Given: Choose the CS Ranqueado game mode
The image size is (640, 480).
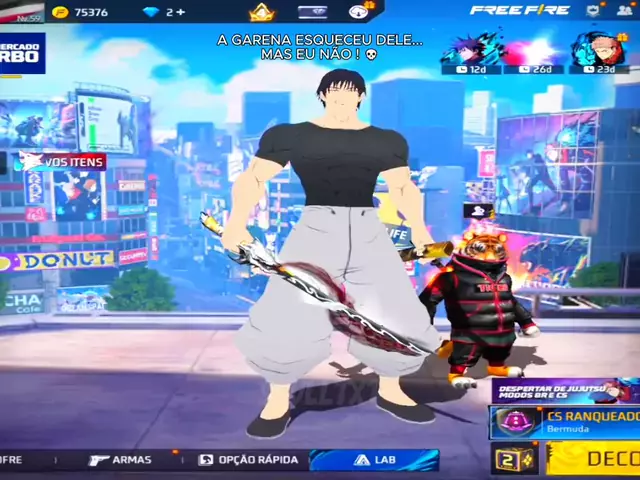Looking at the screenshot, I should pos(564,422).
